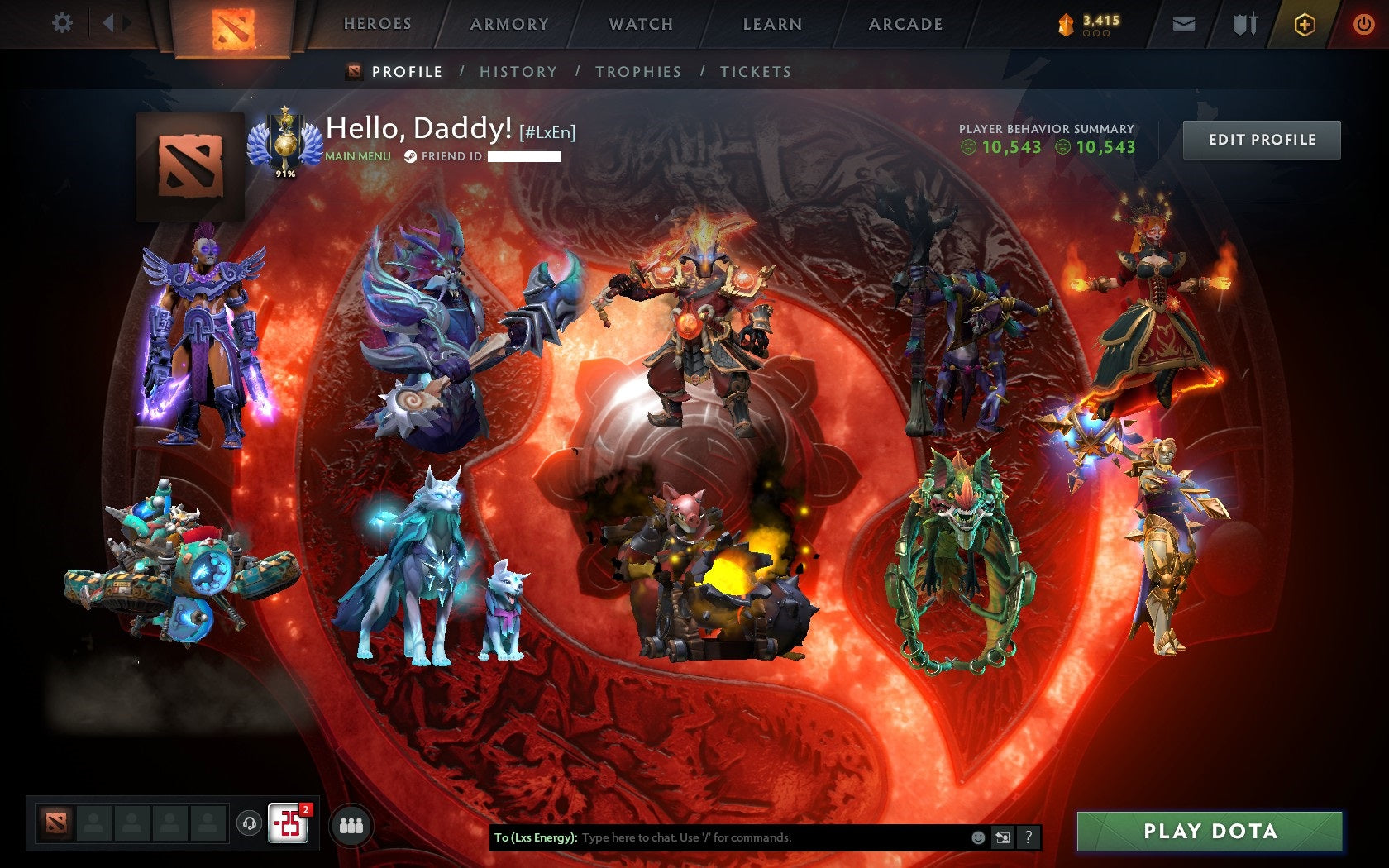Open the mail notifications inbox
1389x868 pixels.
click(1185, 24)
